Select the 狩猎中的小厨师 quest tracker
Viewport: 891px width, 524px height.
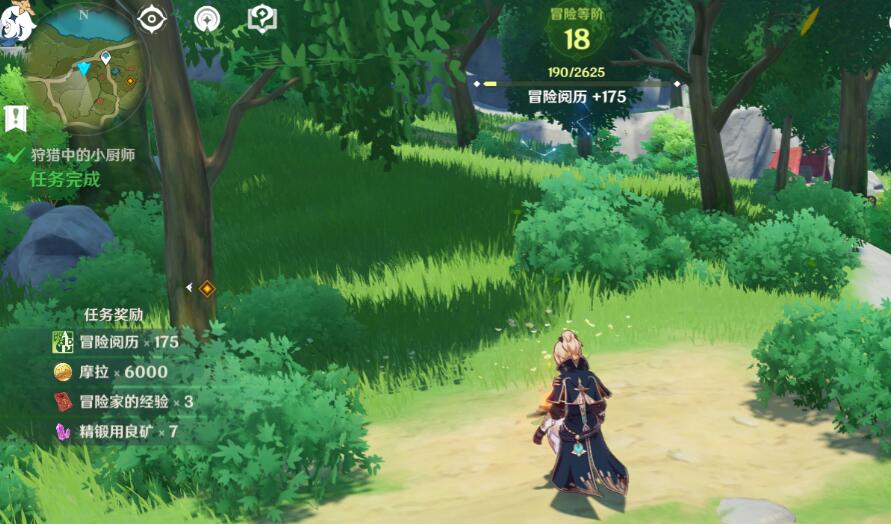click(x=82, y=155)
